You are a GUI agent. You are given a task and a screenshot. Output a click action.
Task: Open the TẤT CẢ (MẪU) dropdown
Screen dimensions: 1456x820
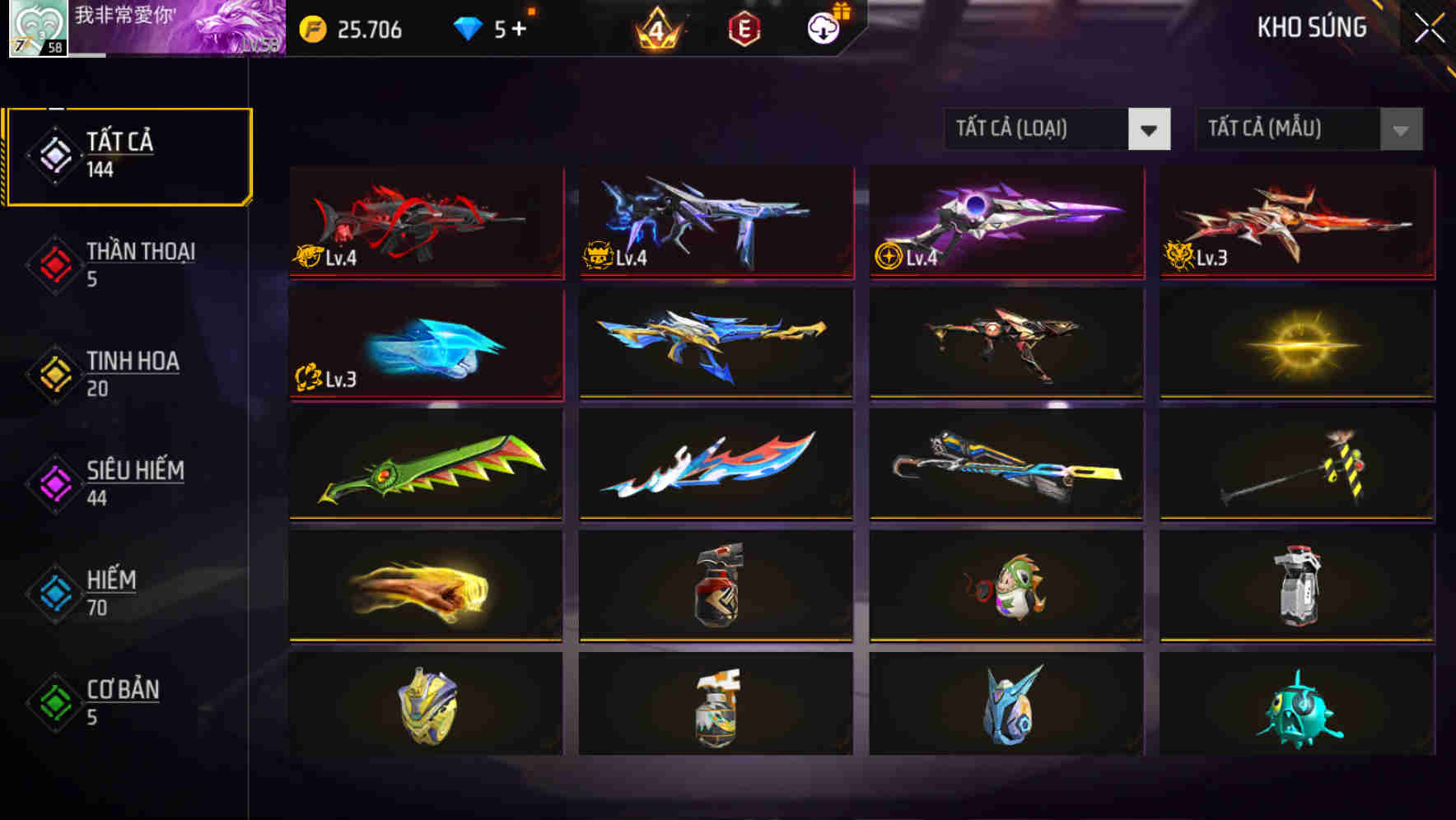pos(1289,129)
